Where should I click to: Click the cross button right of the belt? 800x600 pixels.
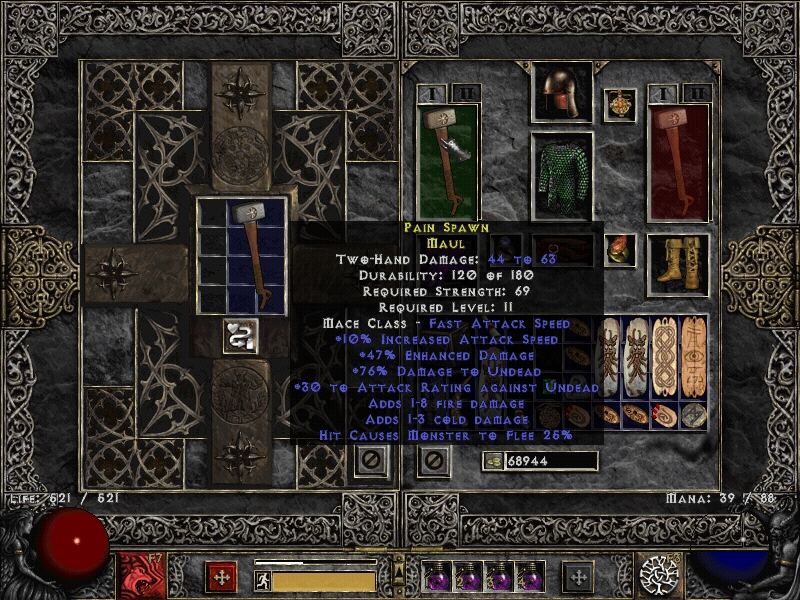pyautogui.click(x=577, y=577)
